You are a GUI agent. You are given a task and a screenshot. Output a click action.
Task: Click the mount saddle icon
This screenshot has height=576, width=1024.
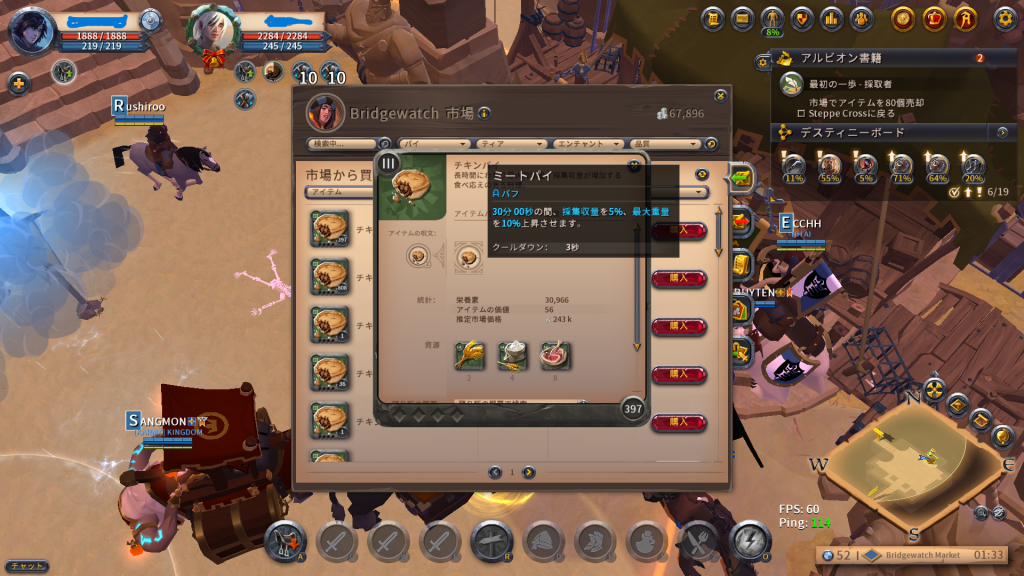[x=286, y=541]
